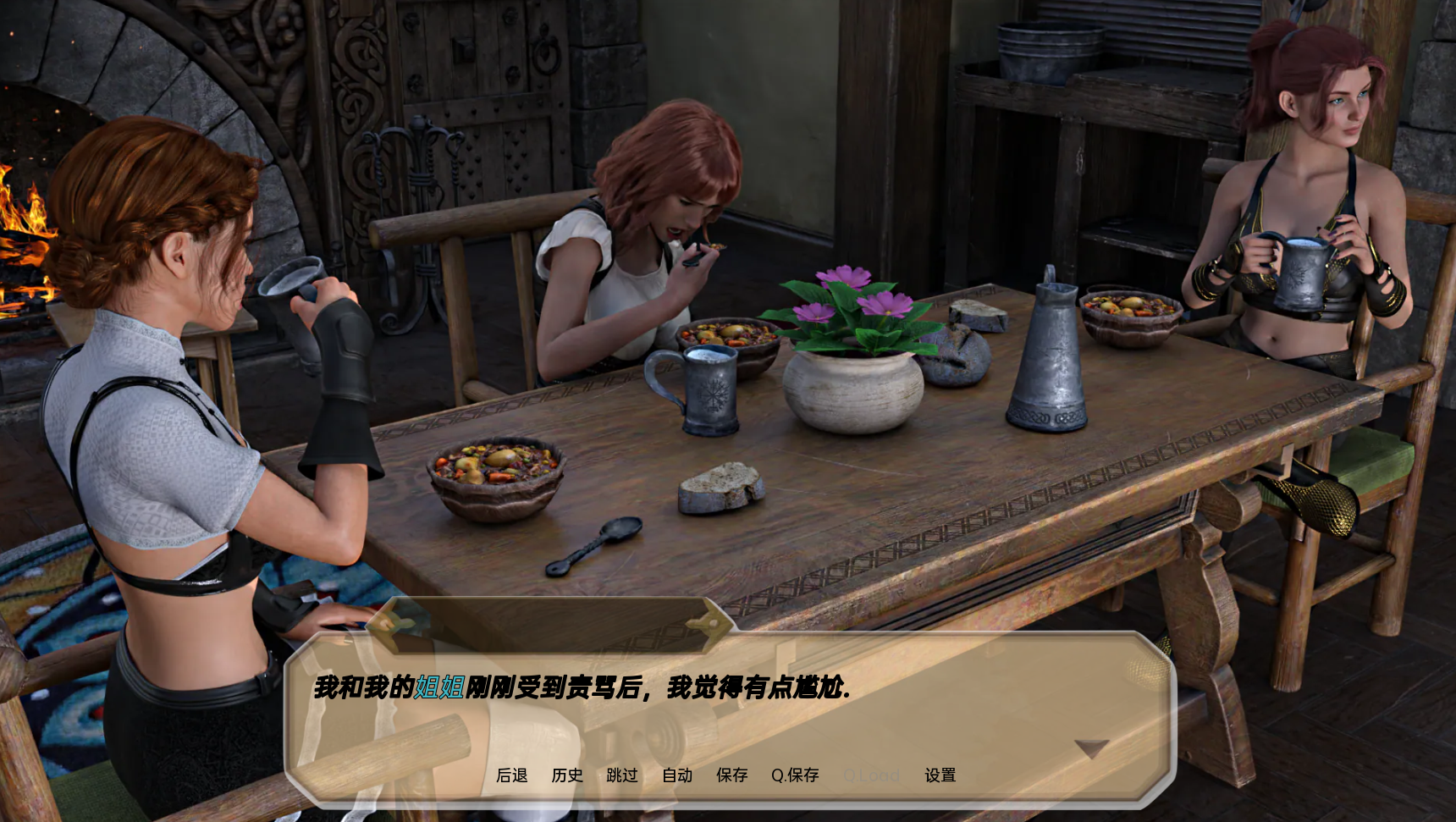Screen dimensions: 1456x822
Task: Open the settings menu with 设置
Action: (940, 775)
